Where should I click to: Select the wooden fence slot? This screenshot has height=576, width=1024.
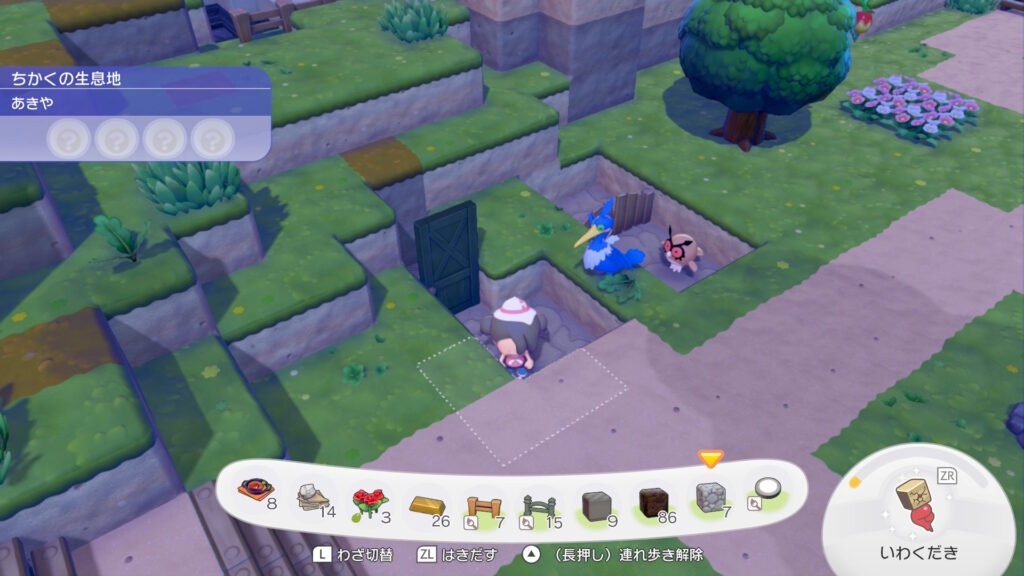483,500
